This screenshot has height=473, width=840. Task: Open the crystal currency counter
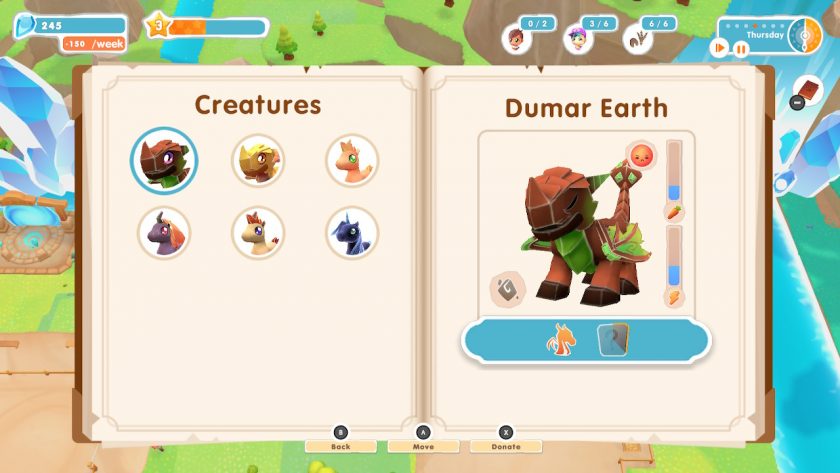(69, 25)
